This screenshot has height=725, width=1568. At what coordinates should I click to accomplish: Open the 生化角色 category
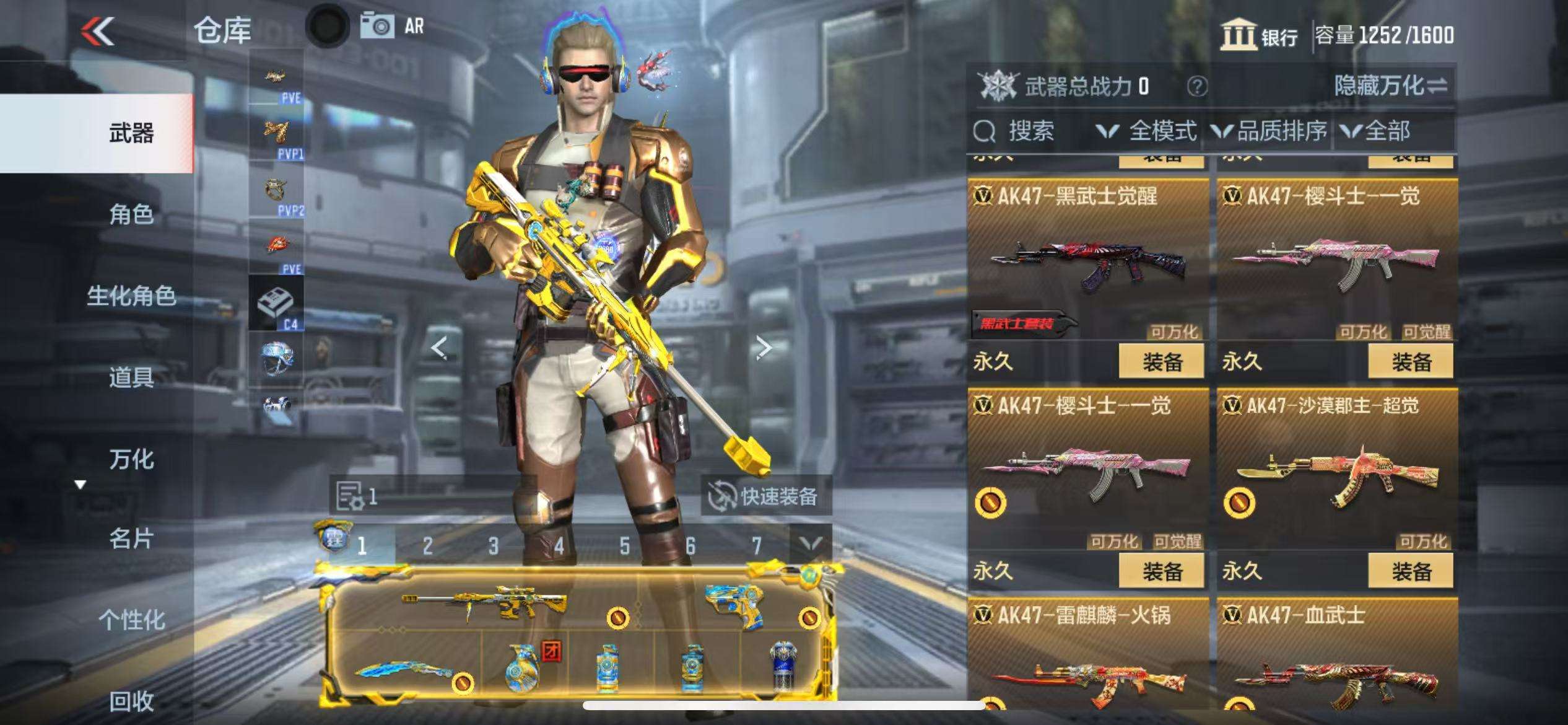pos(131,296)
